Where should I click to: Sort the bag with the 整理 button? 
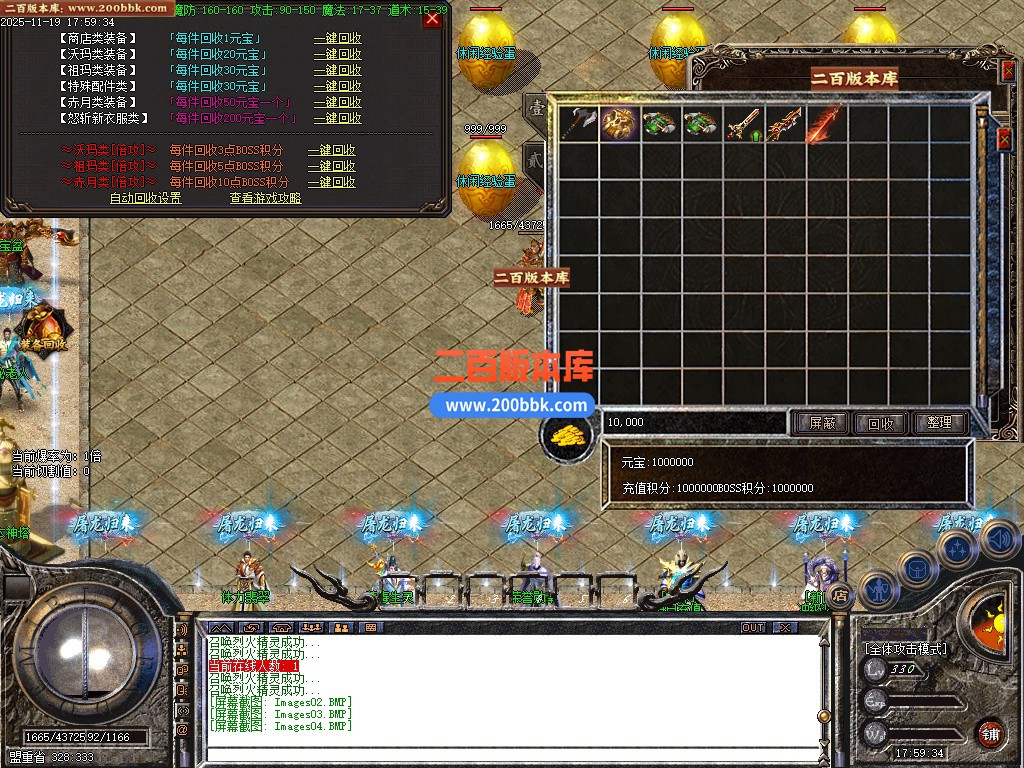939,423
